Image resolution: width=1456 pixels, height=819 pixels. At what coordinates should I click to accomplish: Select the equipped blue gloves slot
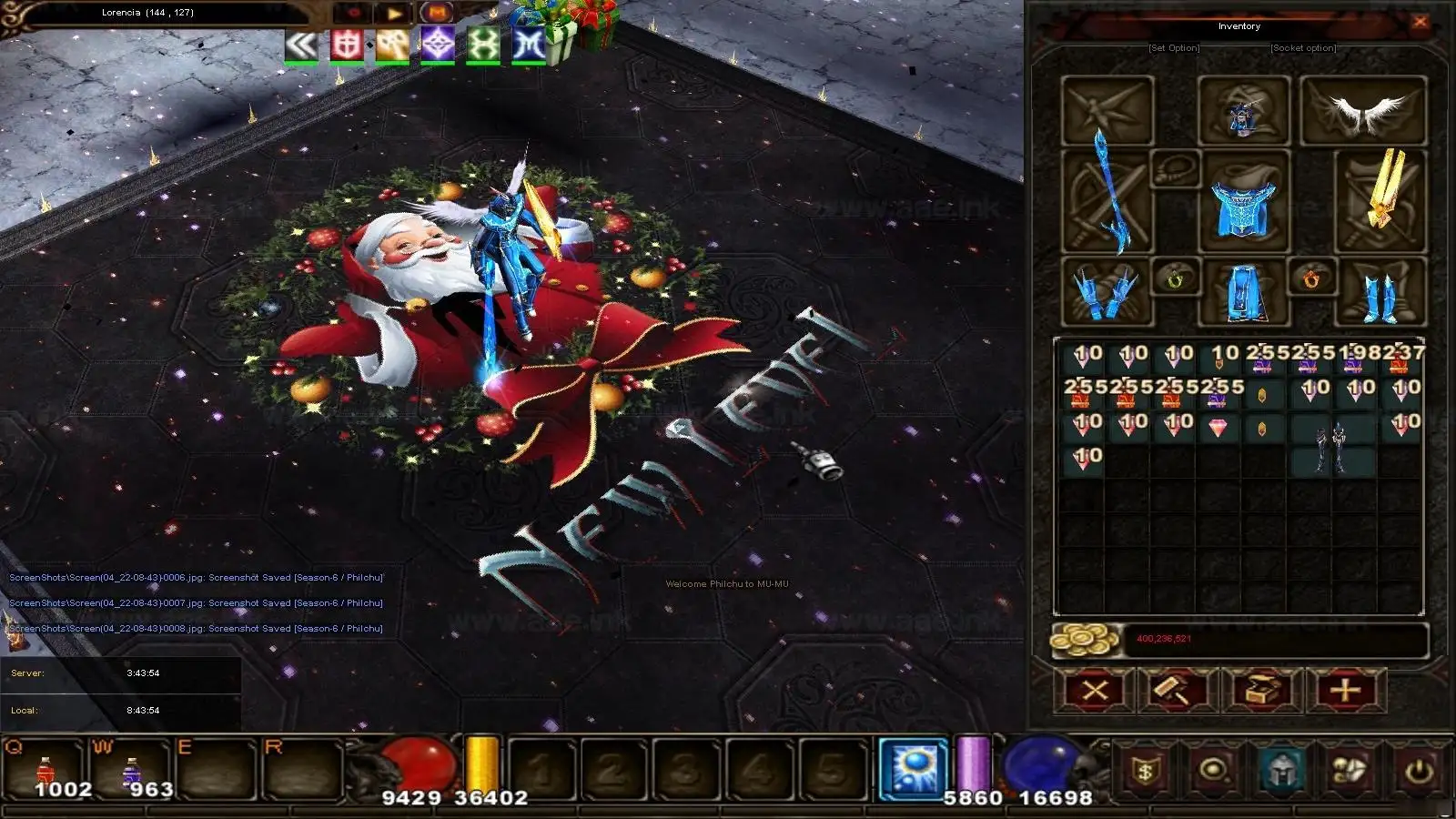tap(1107, 291)
